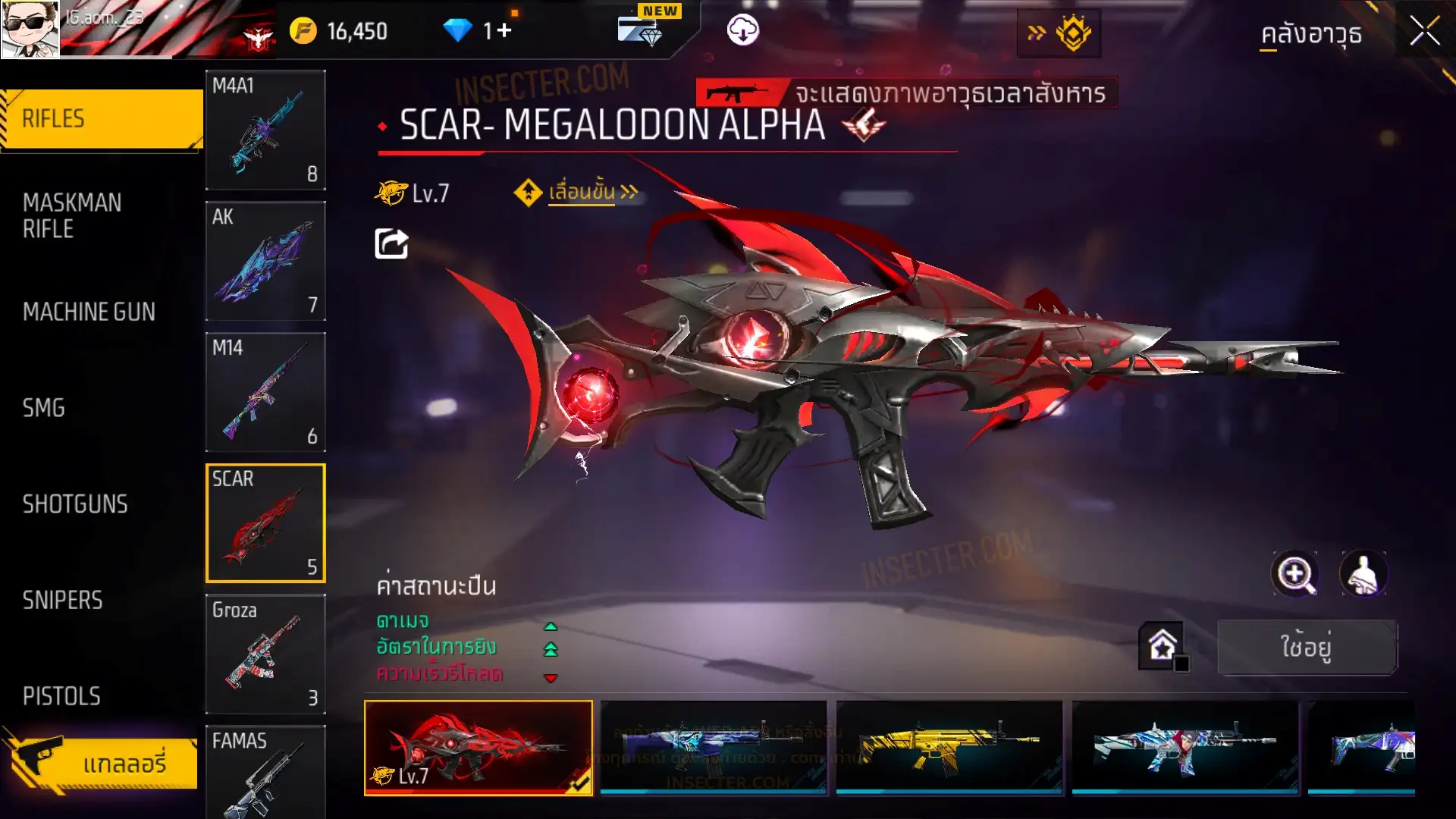Open the gallery button with pistol icon

coord(101,762)
